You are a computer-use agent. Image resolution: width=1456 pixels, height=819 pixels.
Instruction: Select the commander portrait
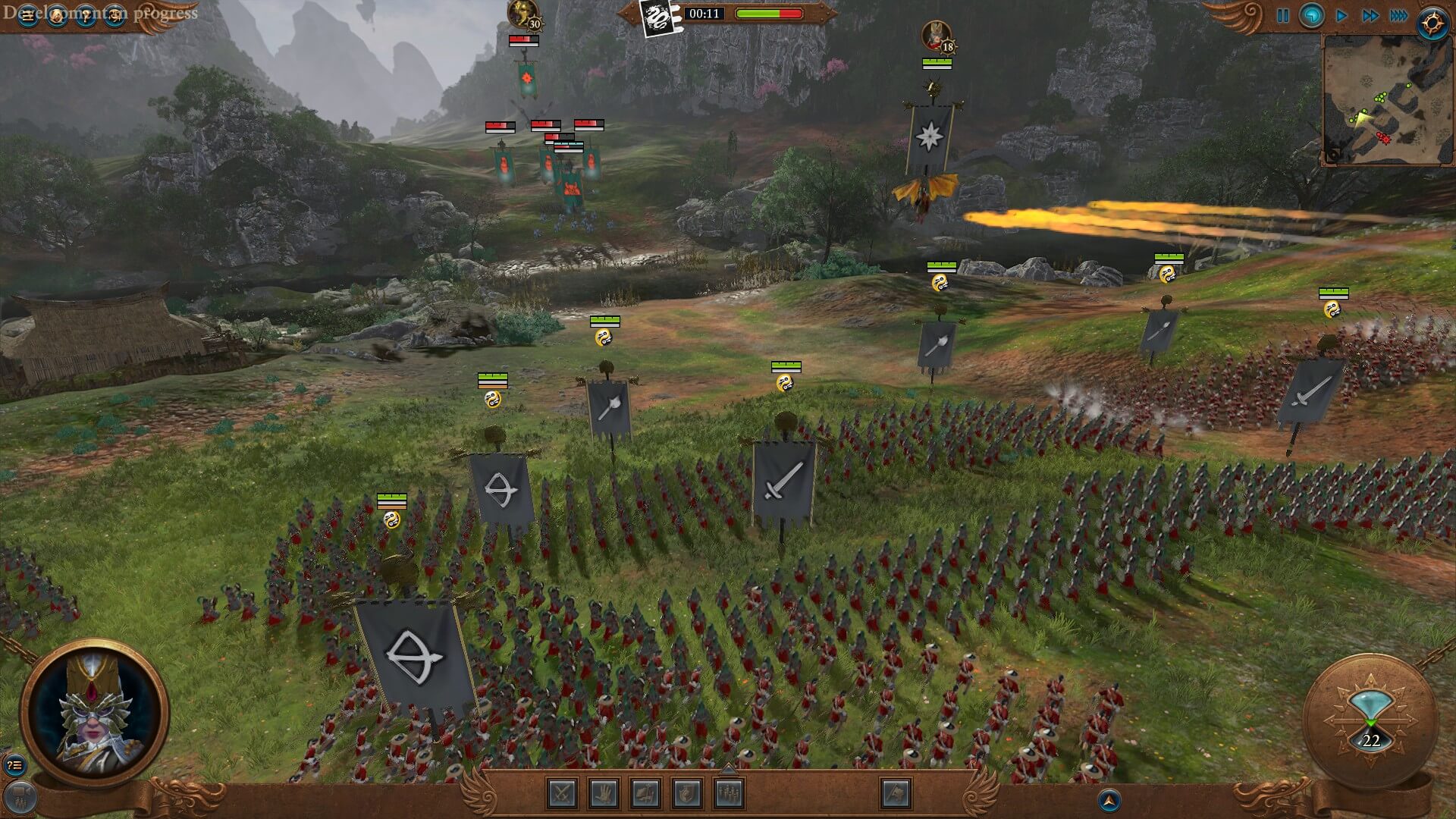94,713
